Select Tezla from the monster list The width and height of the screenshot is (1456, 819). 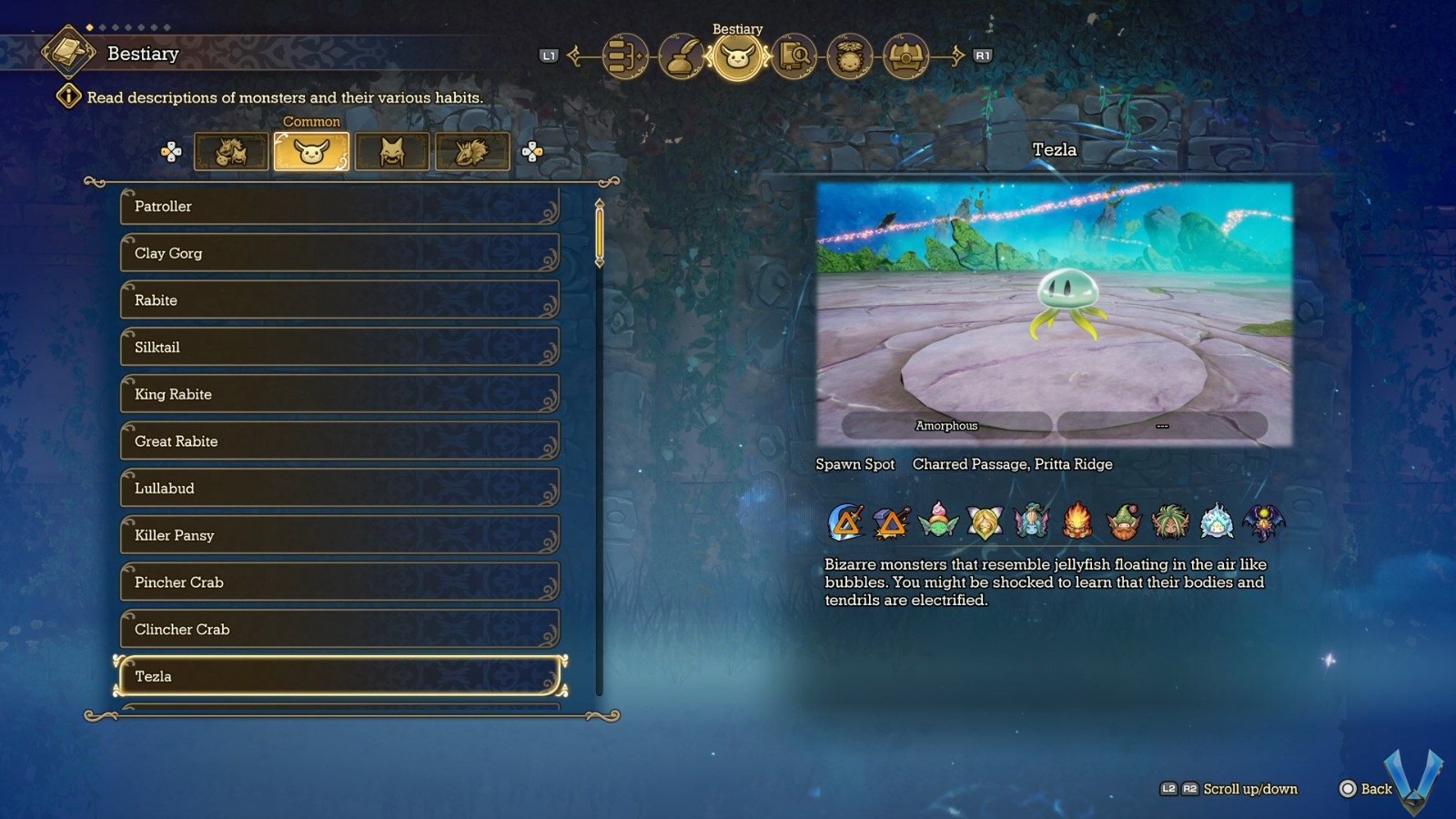339,676
